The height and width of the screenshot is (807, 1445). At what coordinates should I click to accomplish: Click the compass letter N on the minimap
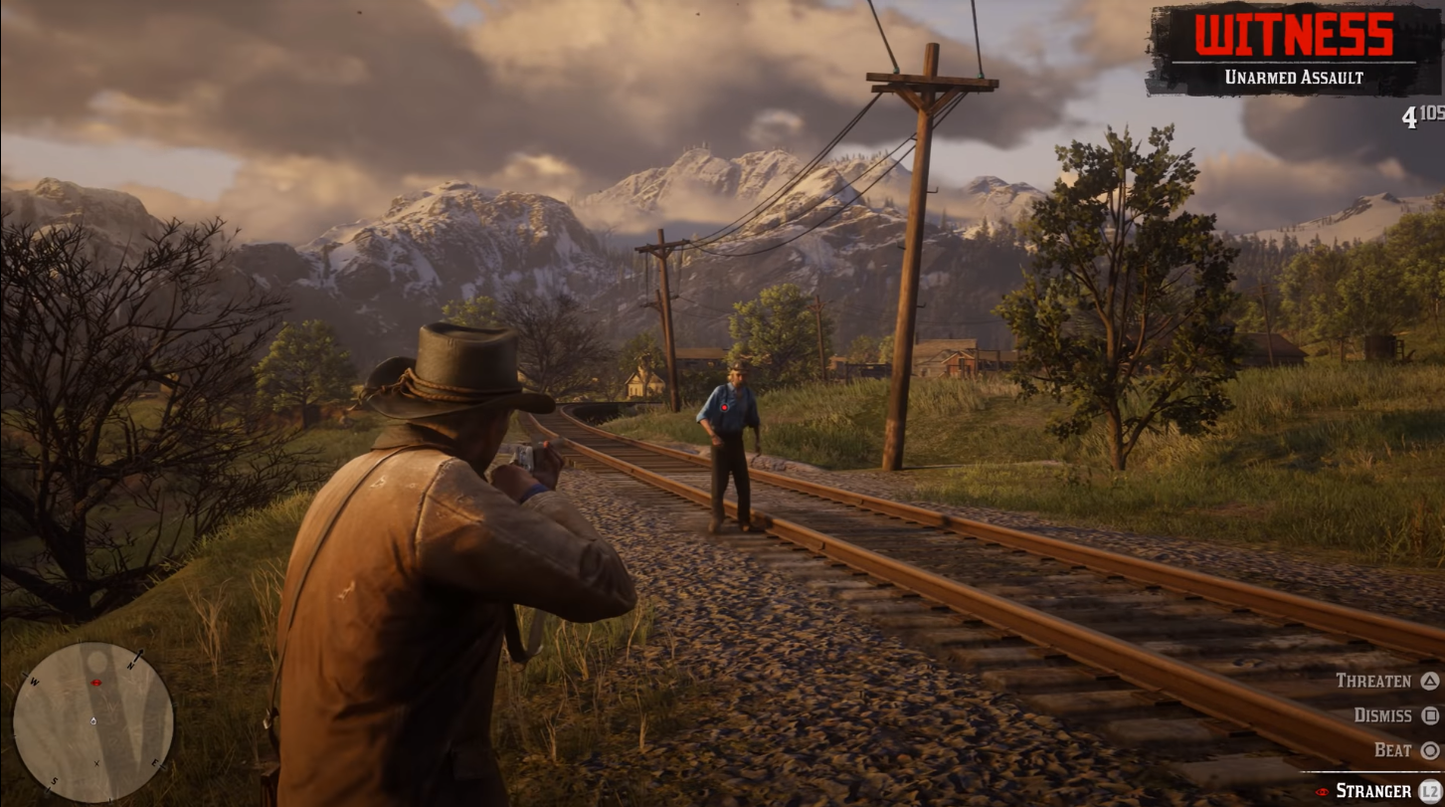131,666
